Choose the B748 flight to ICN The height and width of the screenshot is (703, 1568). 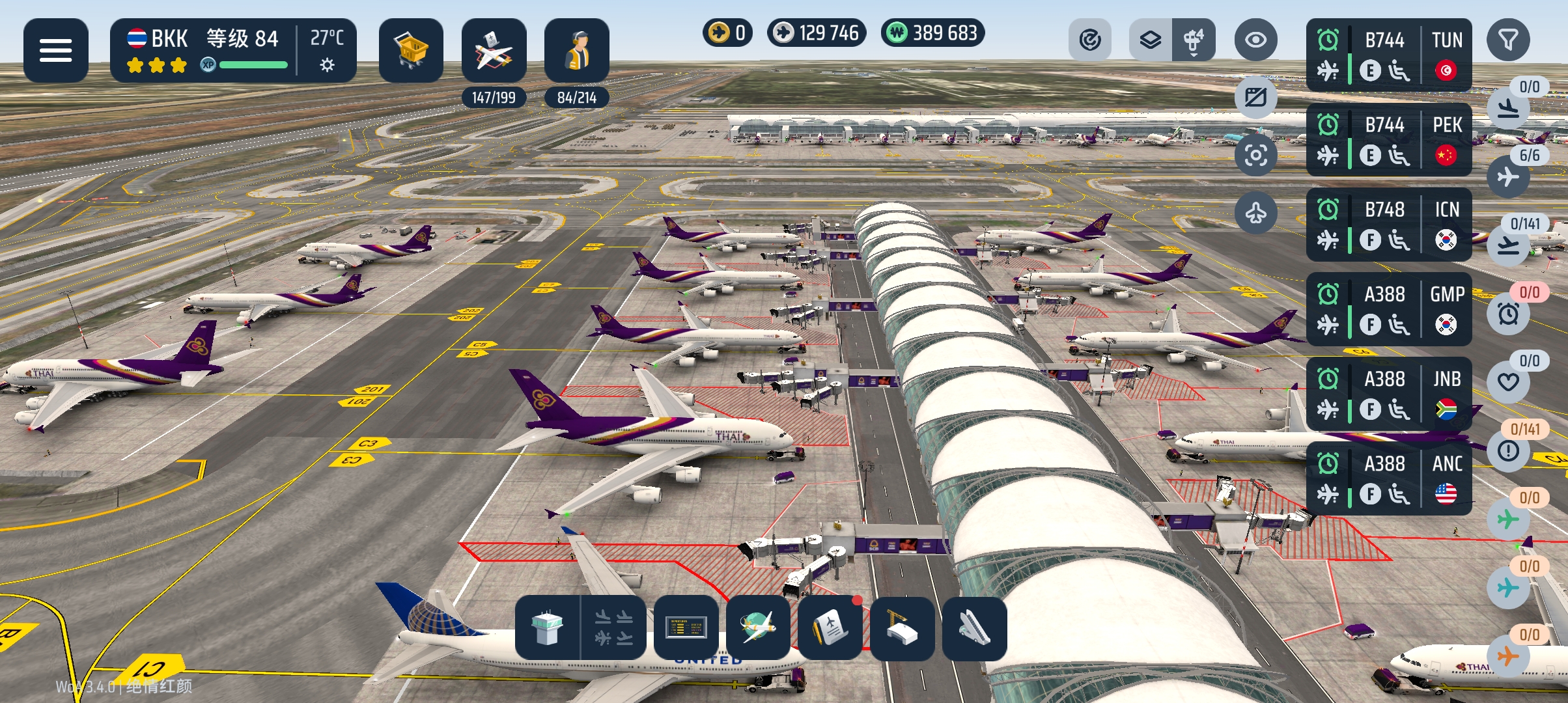tap(1388, 224)
